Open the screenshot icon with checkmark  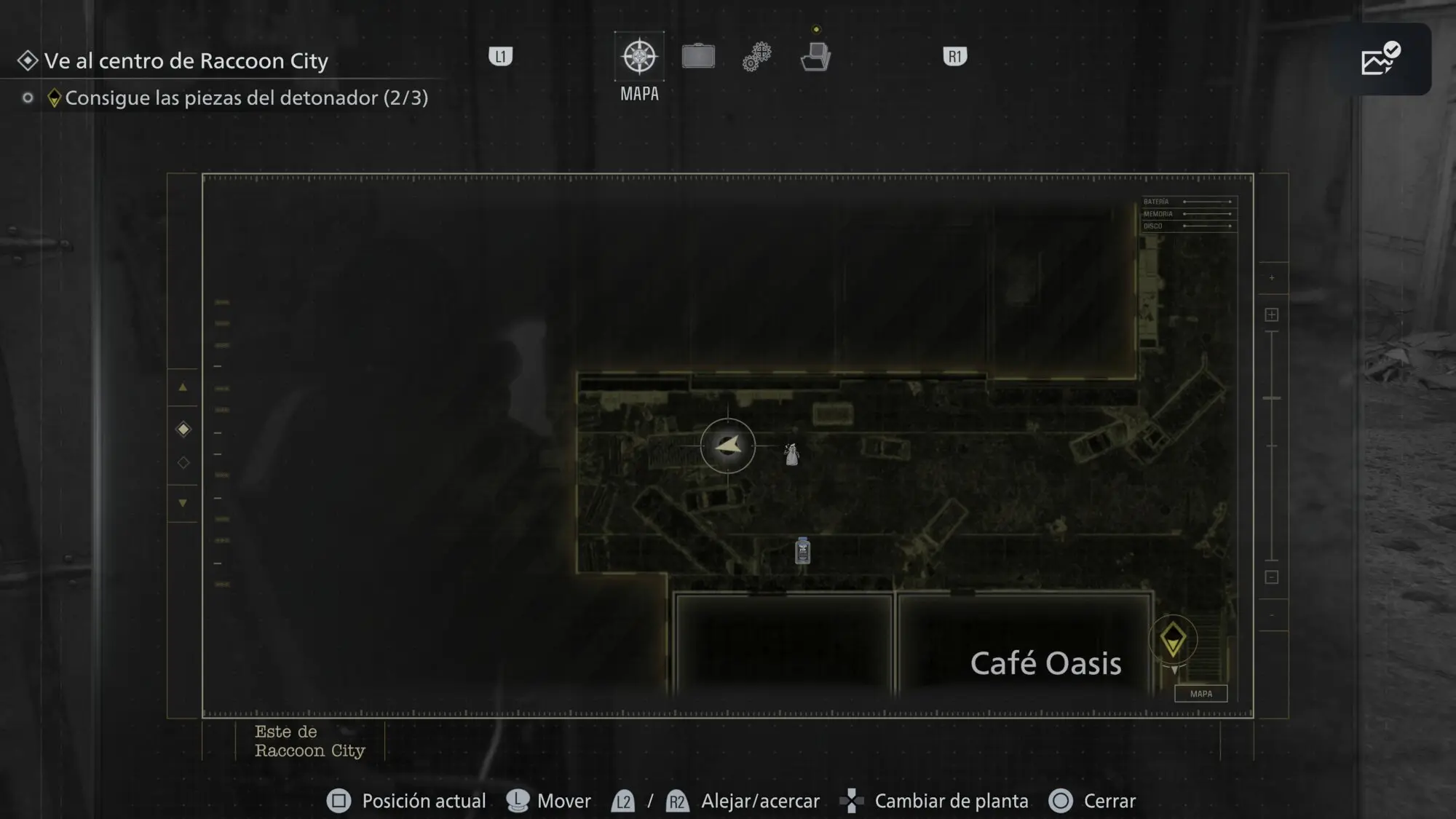tap(1380, 60)
